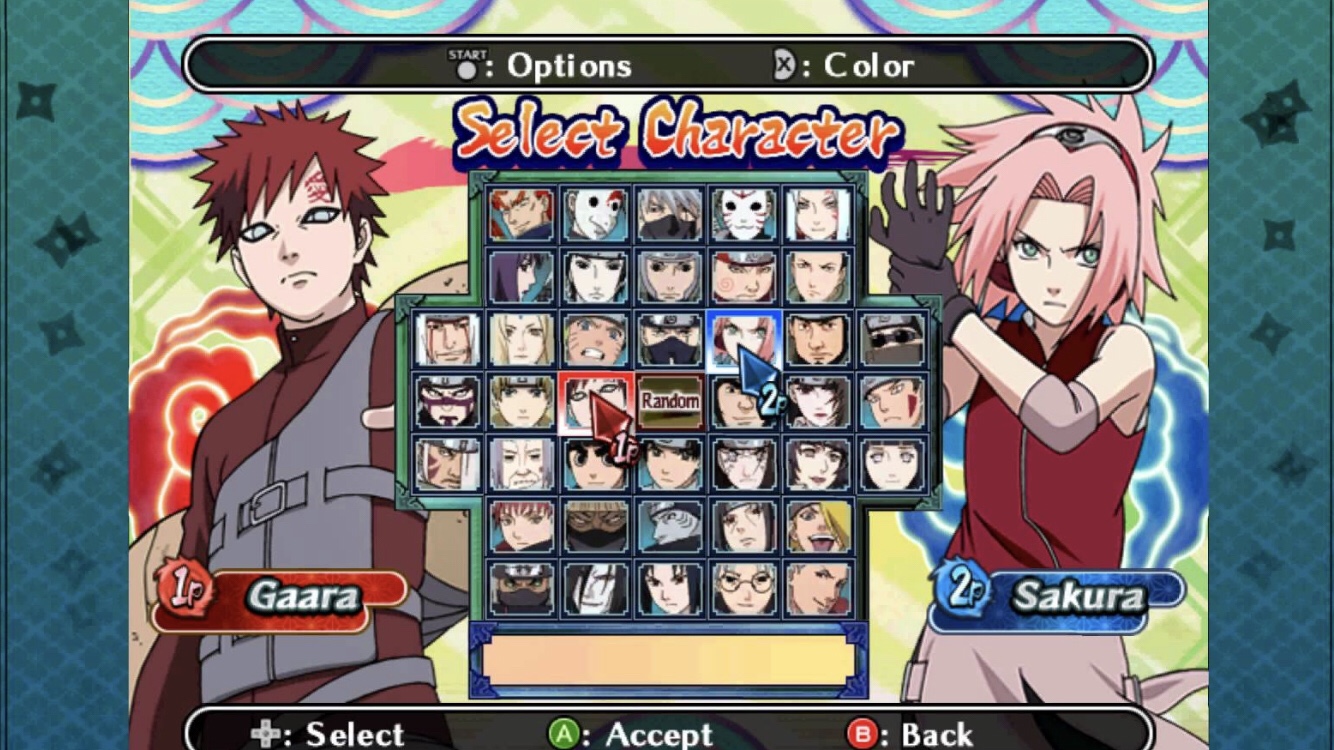Pick Temari's sandy-blonde portrait tile
Screen dimensions: 1334x750
521,402
